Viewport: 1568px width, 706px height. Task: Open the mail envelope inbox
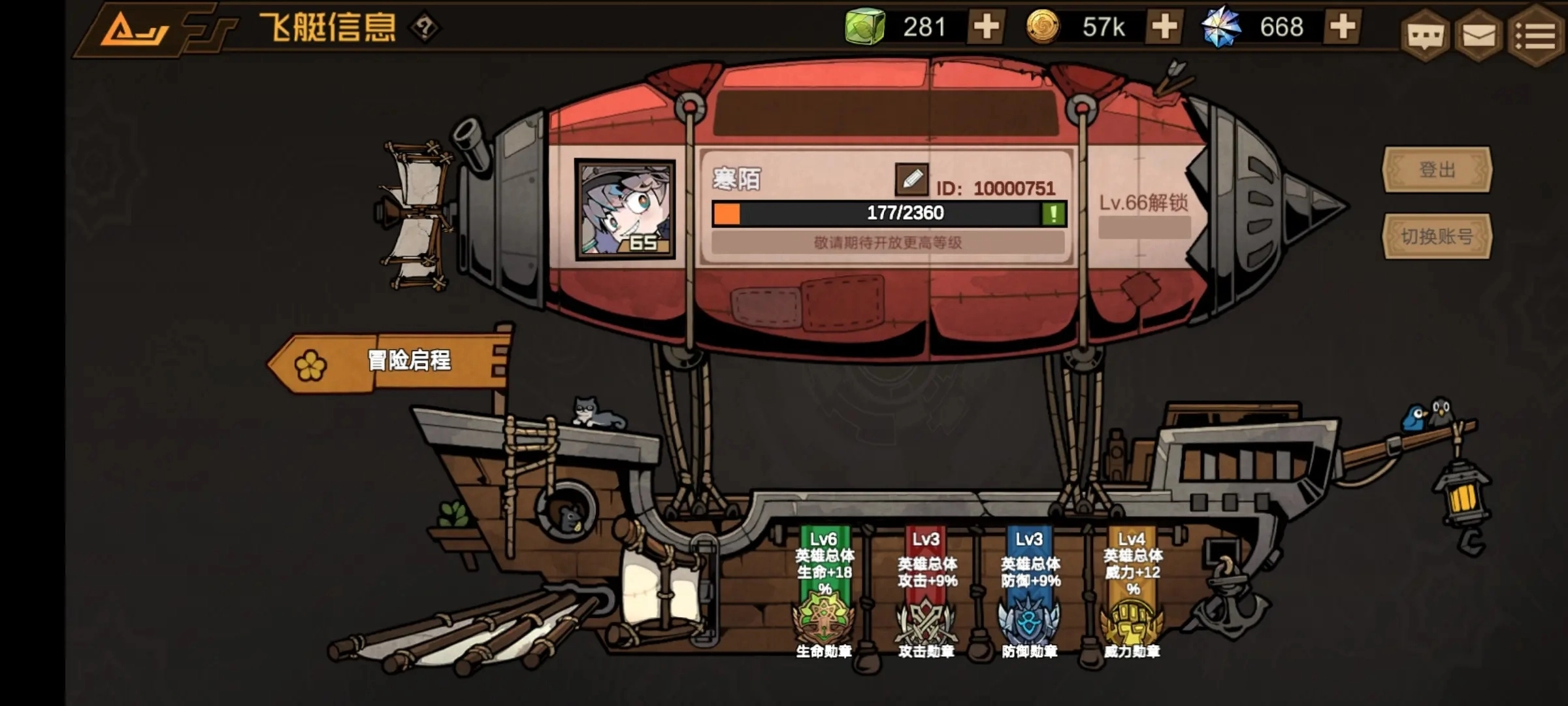(1478, 35)
